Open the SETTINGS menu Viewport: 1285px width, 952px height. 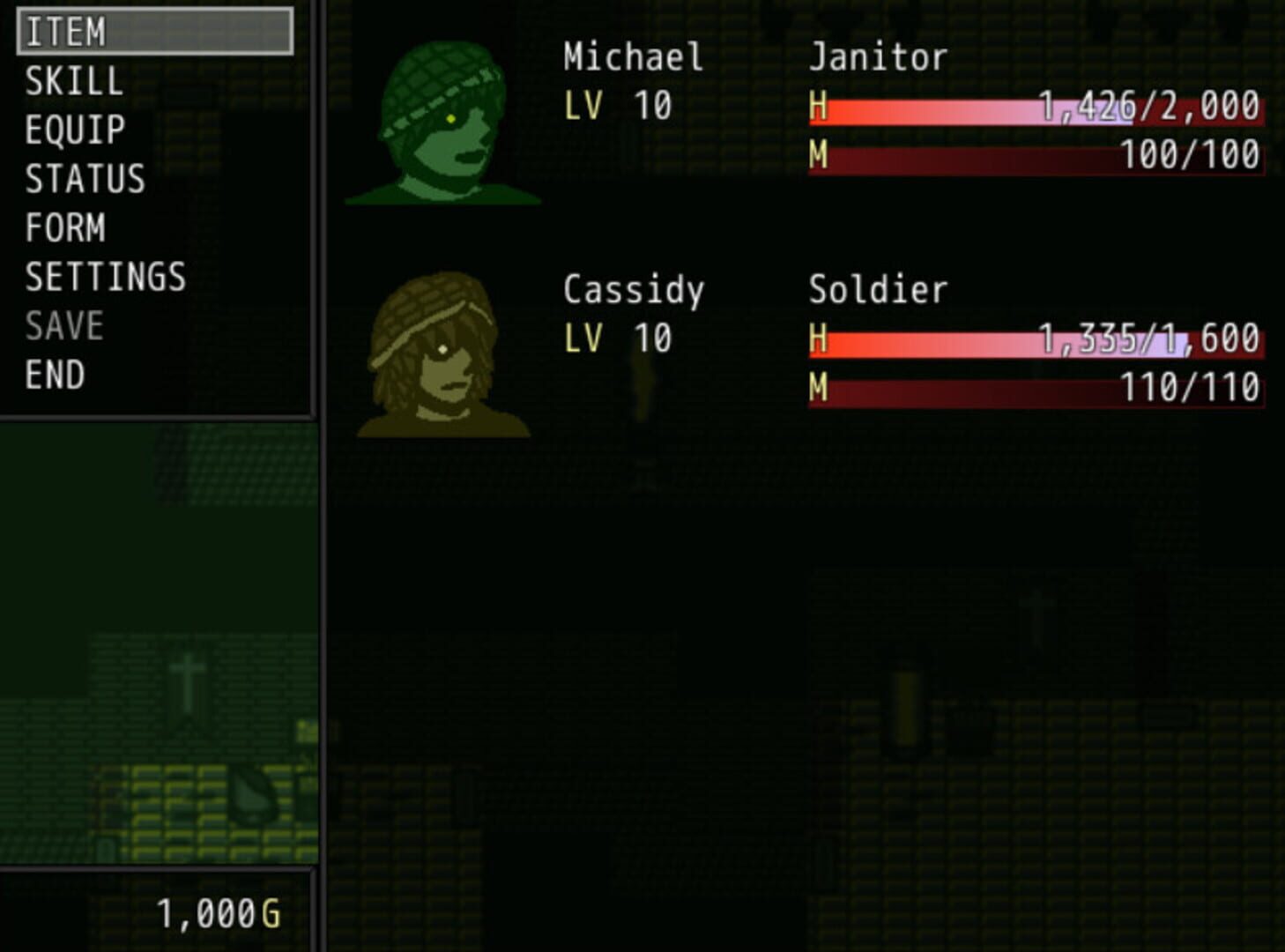click(x=104, y=276)
